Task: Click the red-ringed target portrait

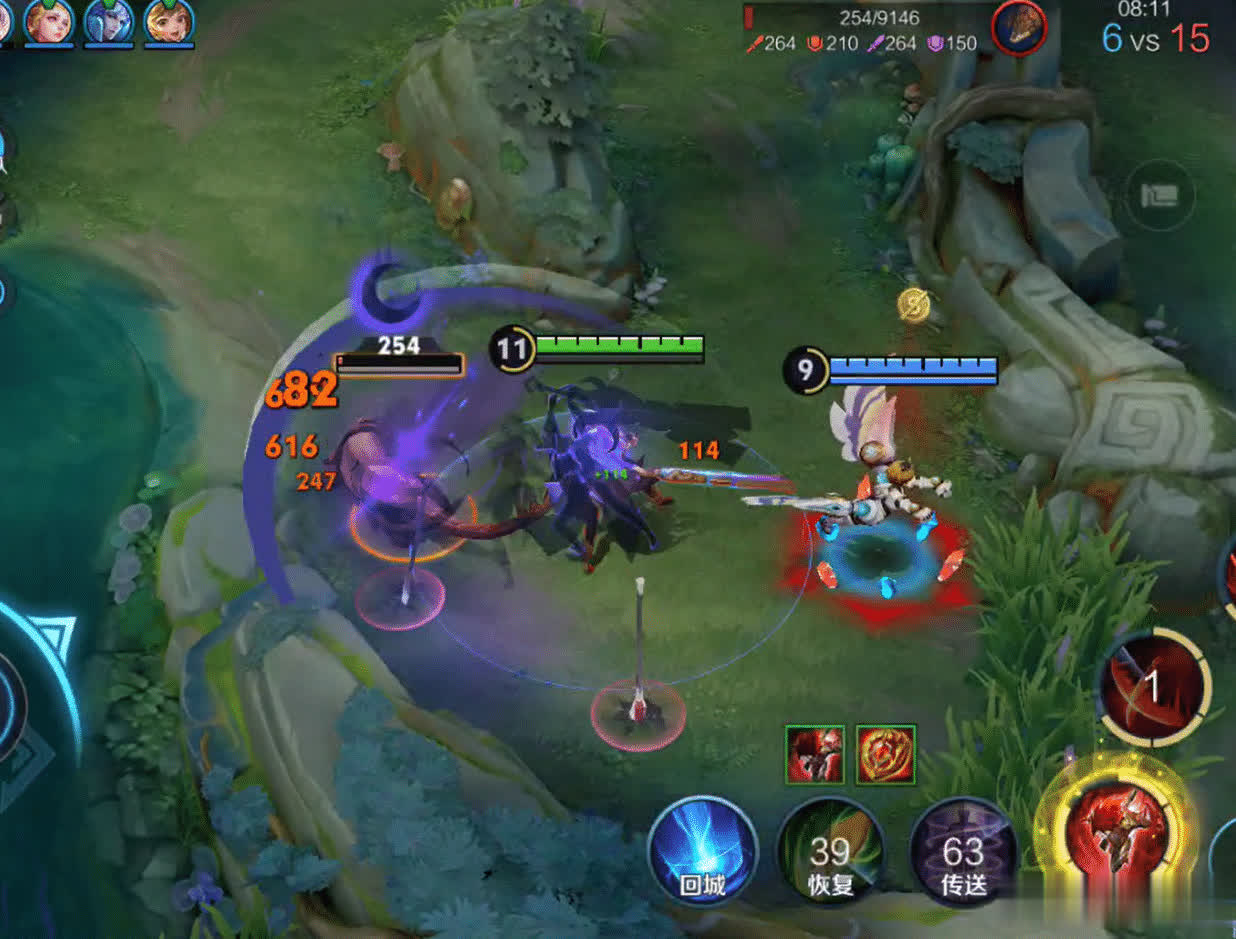Action: [1019, 27]
